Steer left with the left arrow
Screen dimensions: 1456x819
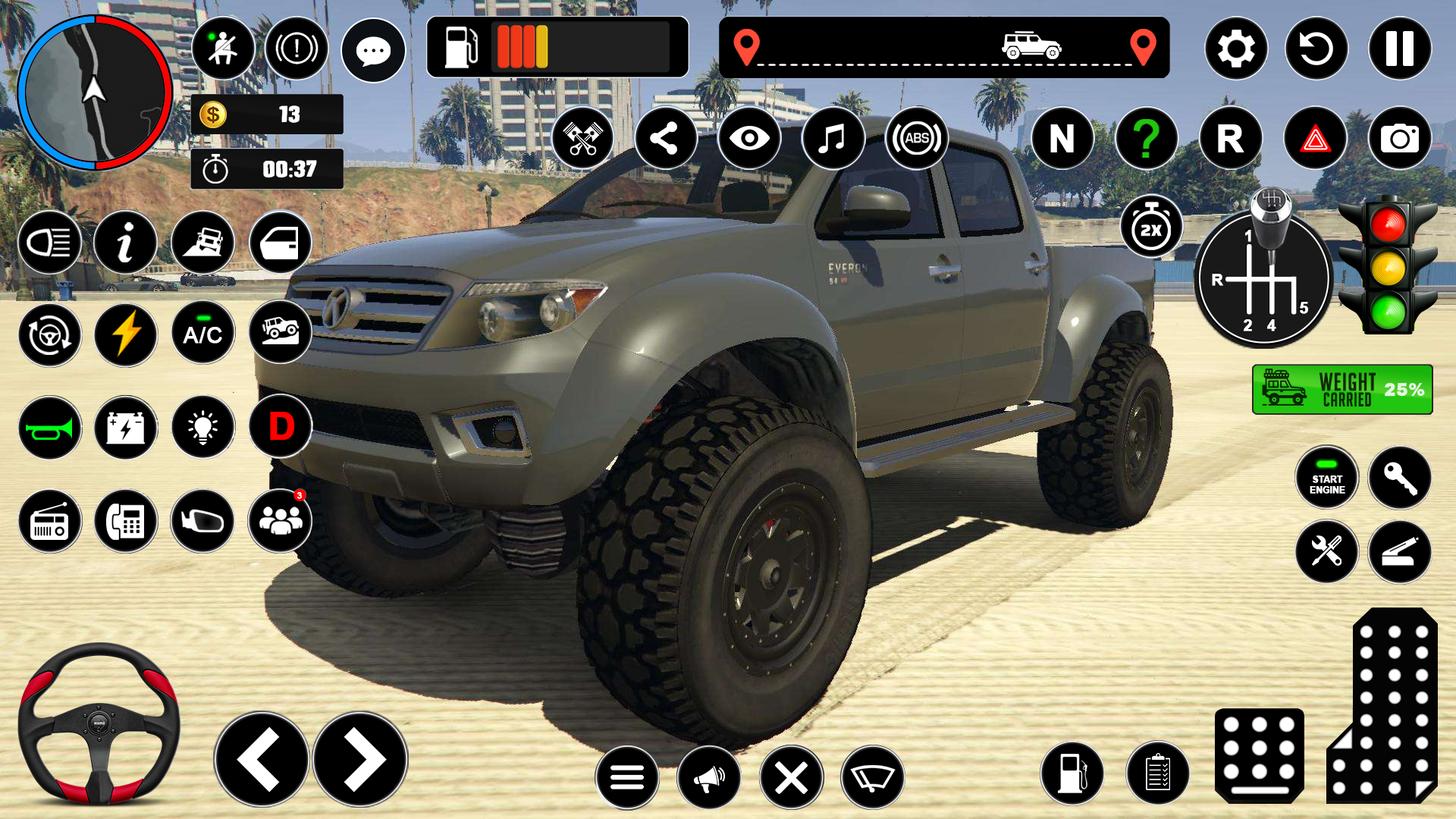(262, 759)
